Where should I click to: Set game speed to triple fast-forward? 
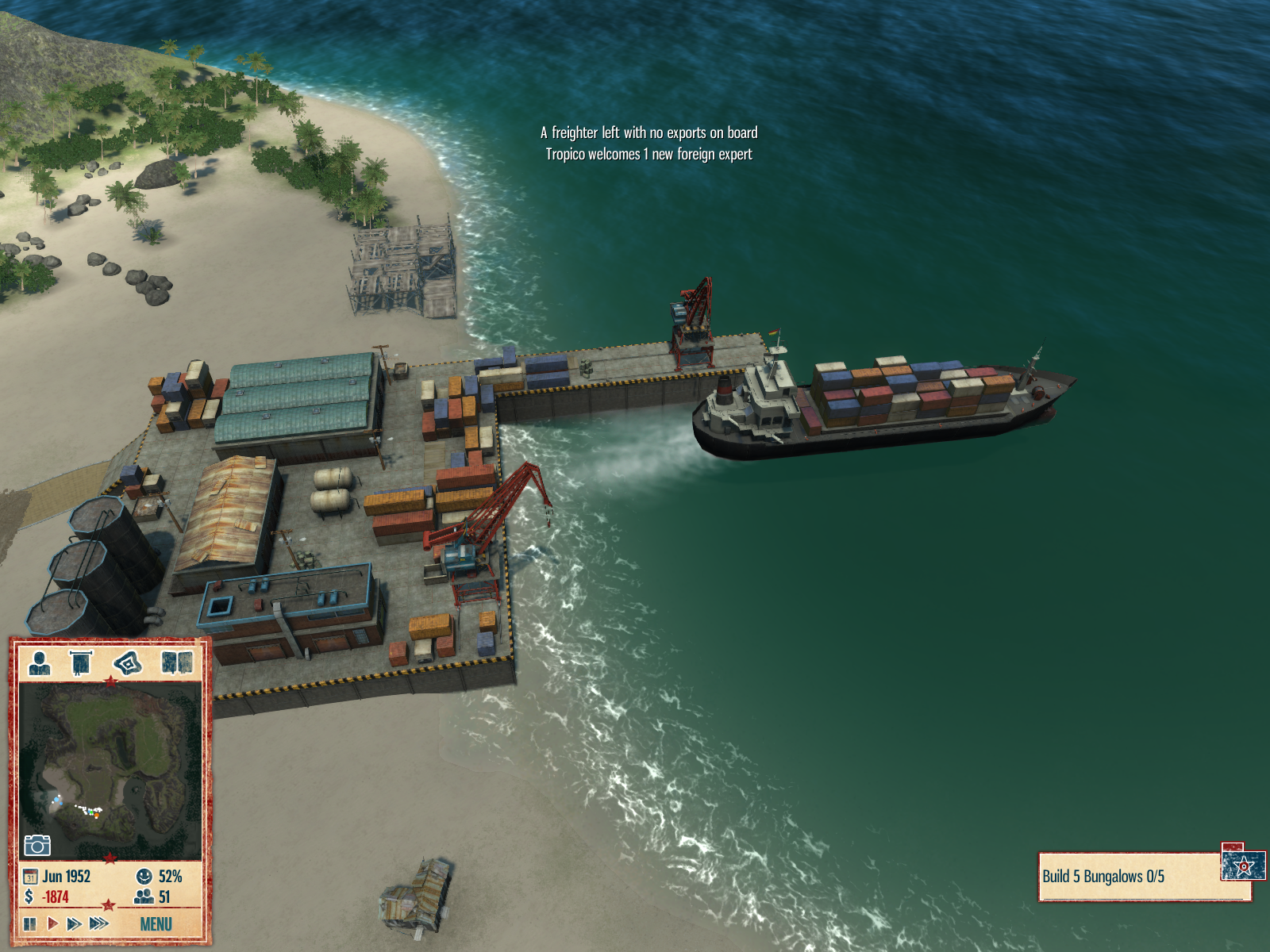pos(99,923)
